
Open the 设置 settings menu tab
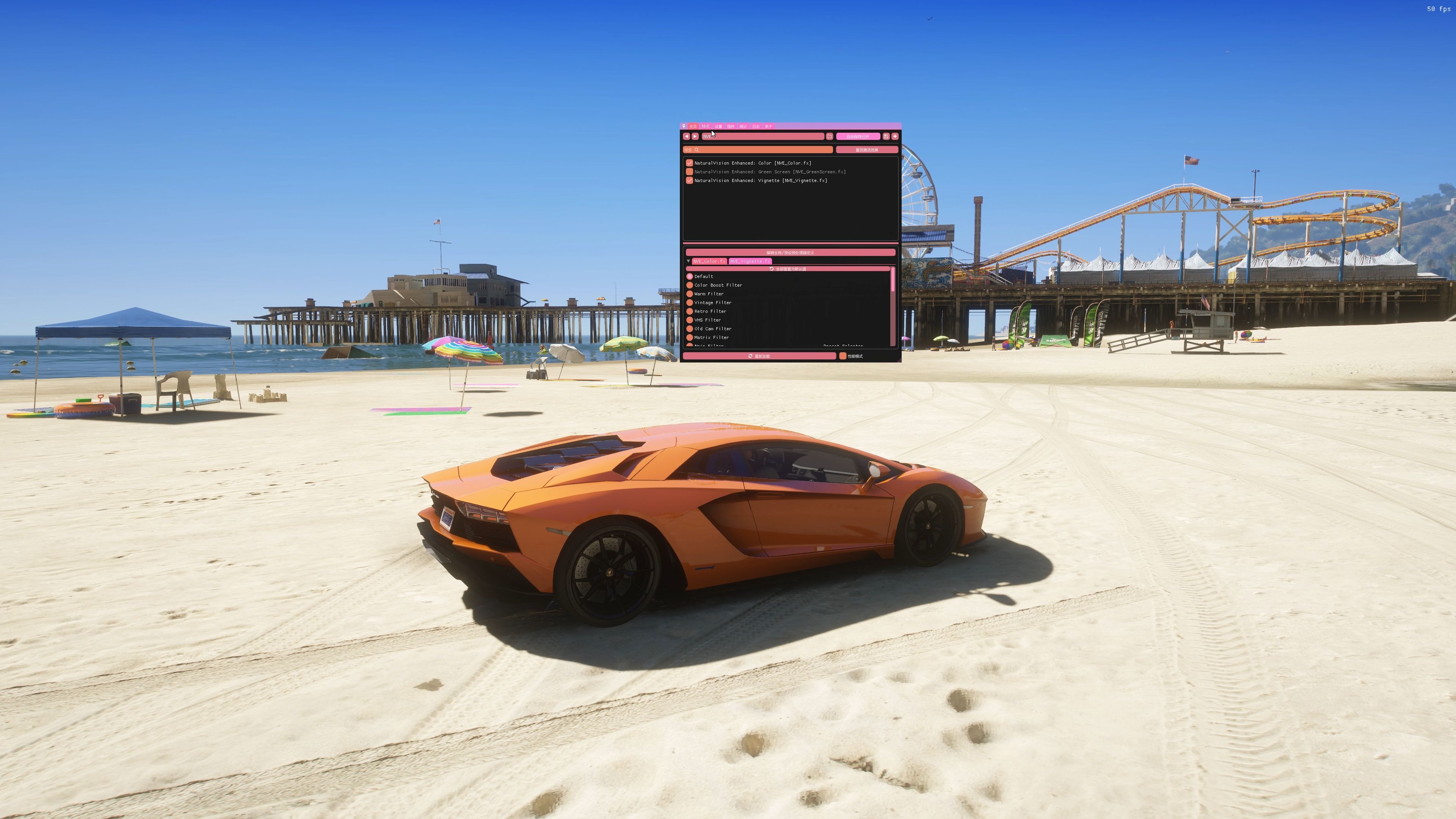tap(719, 127)
